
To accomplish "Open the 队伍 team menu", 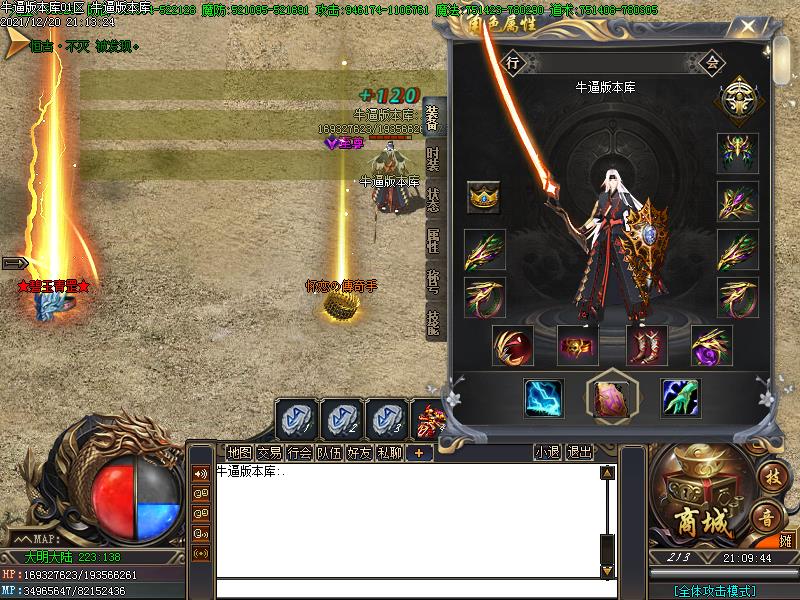I will tap(330, 453).
